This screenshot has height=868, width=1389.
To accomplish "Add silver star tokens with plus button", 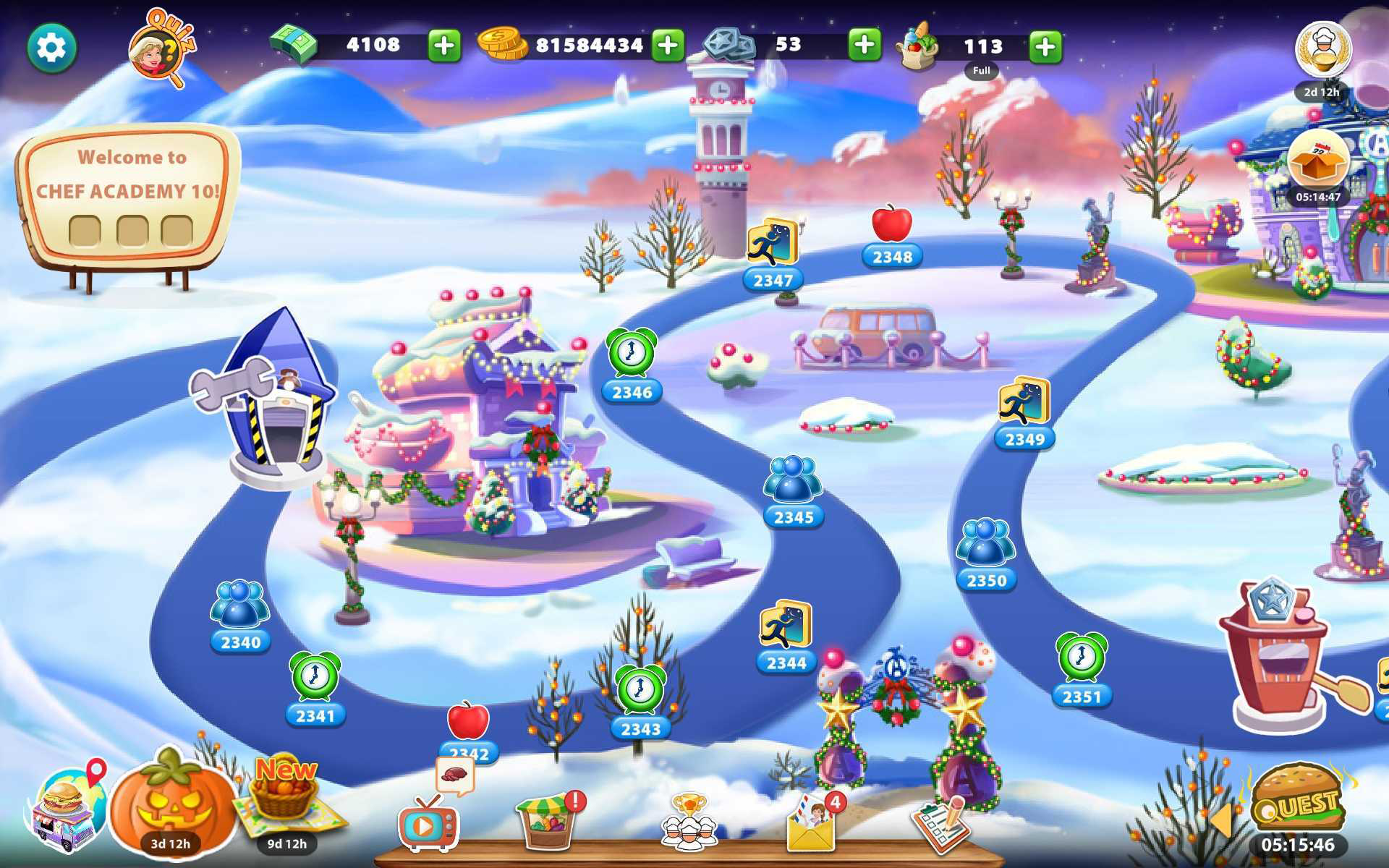I will (864, 46).
